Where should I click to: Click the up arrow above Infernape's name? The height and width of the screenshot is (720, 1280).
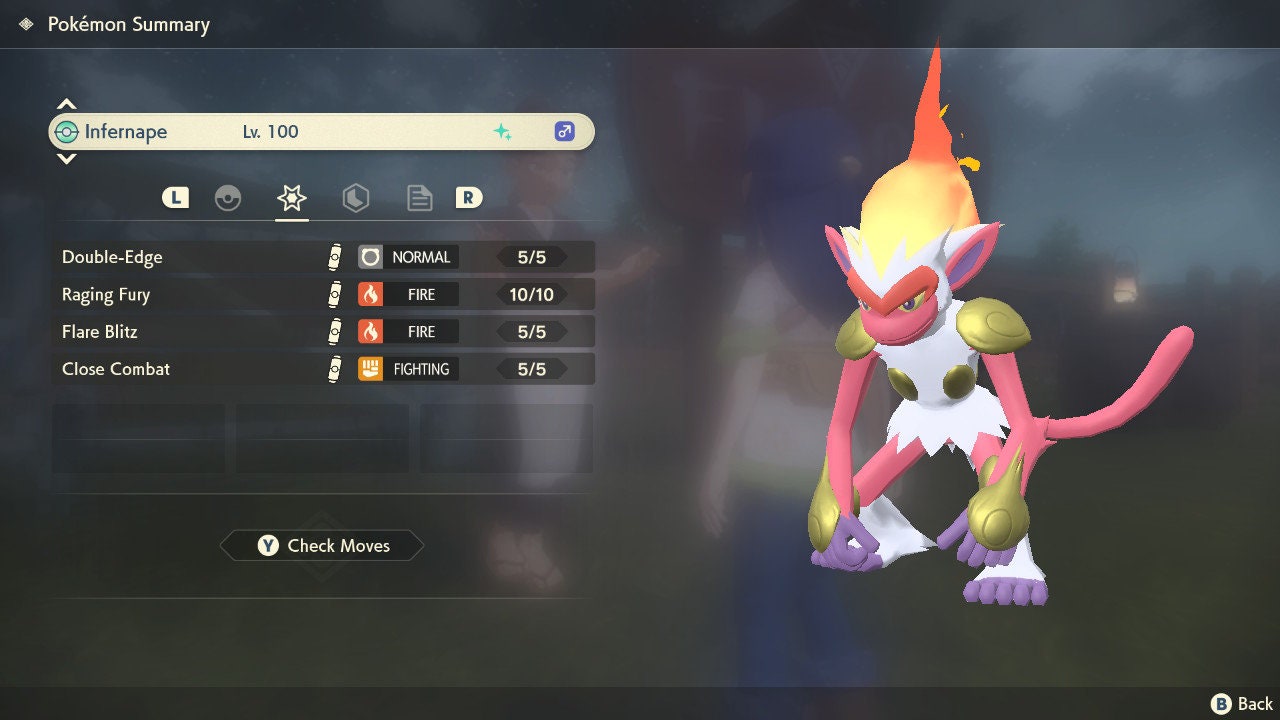pos(66,104)
